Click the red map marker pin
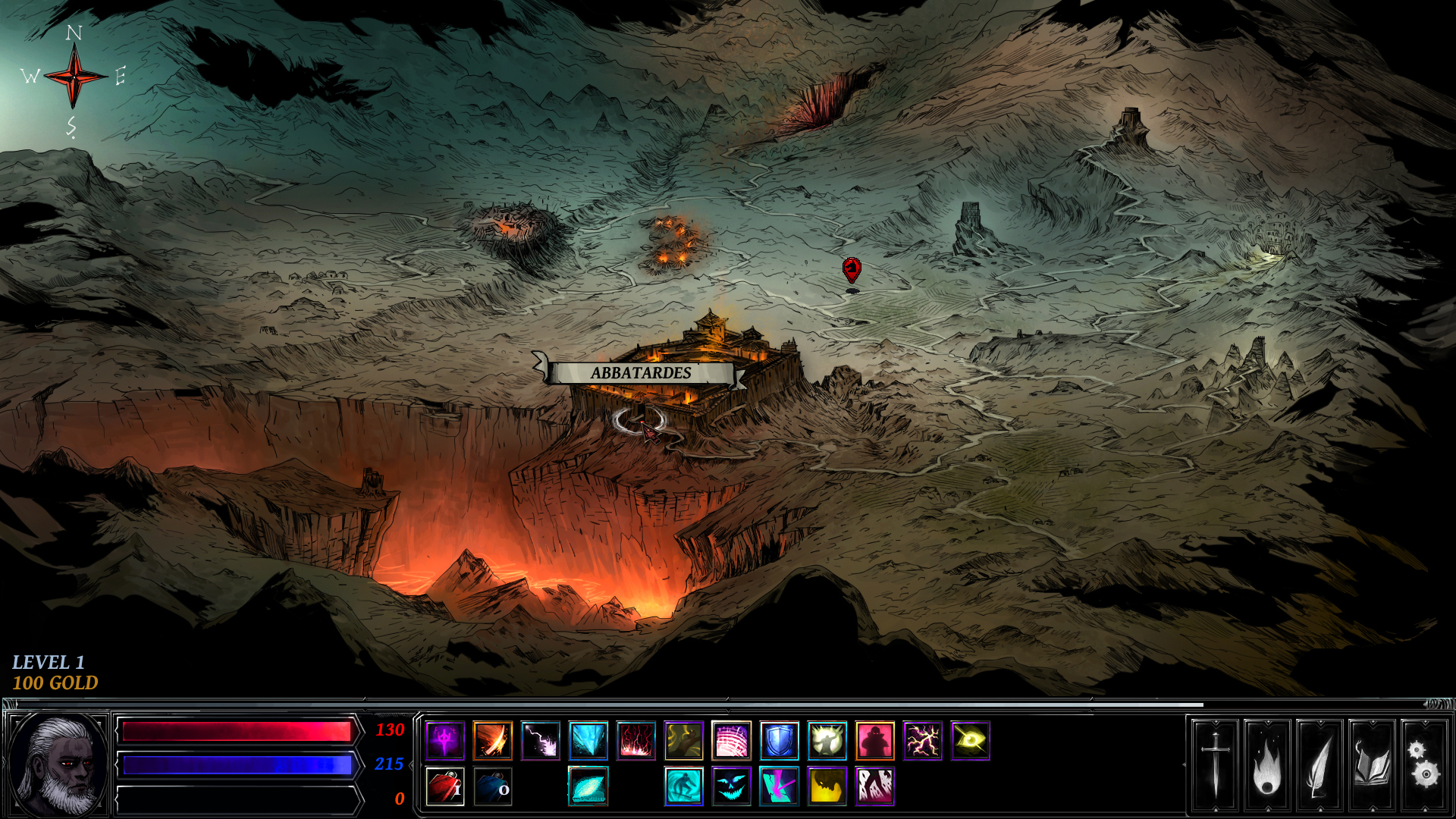Screen dimensions: 1456x819 [x=851, y=269]
